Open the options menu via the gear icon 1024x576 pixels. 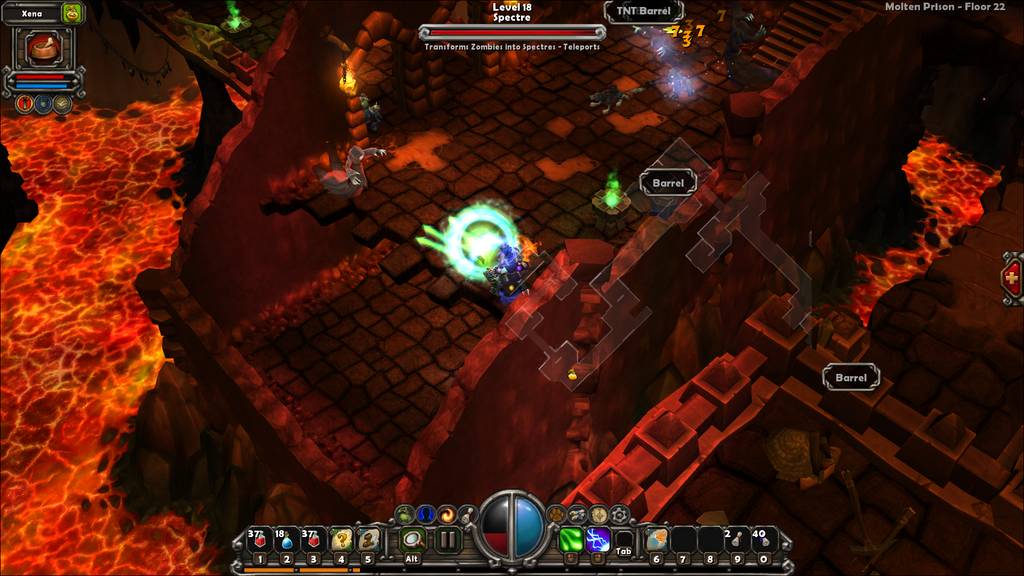pyautogui.click(x=620, y=515)
